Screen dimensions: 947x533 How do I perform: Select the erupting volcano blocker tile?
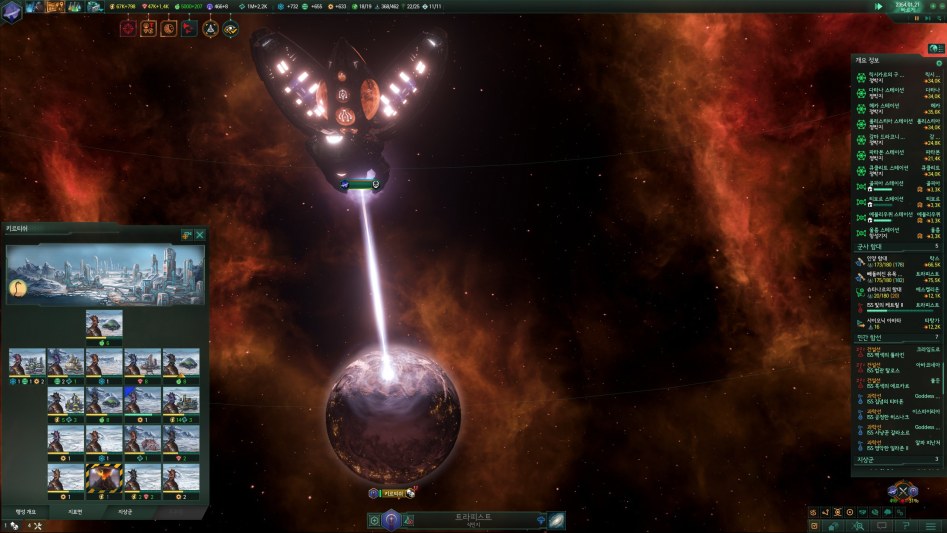pos(104,479)
